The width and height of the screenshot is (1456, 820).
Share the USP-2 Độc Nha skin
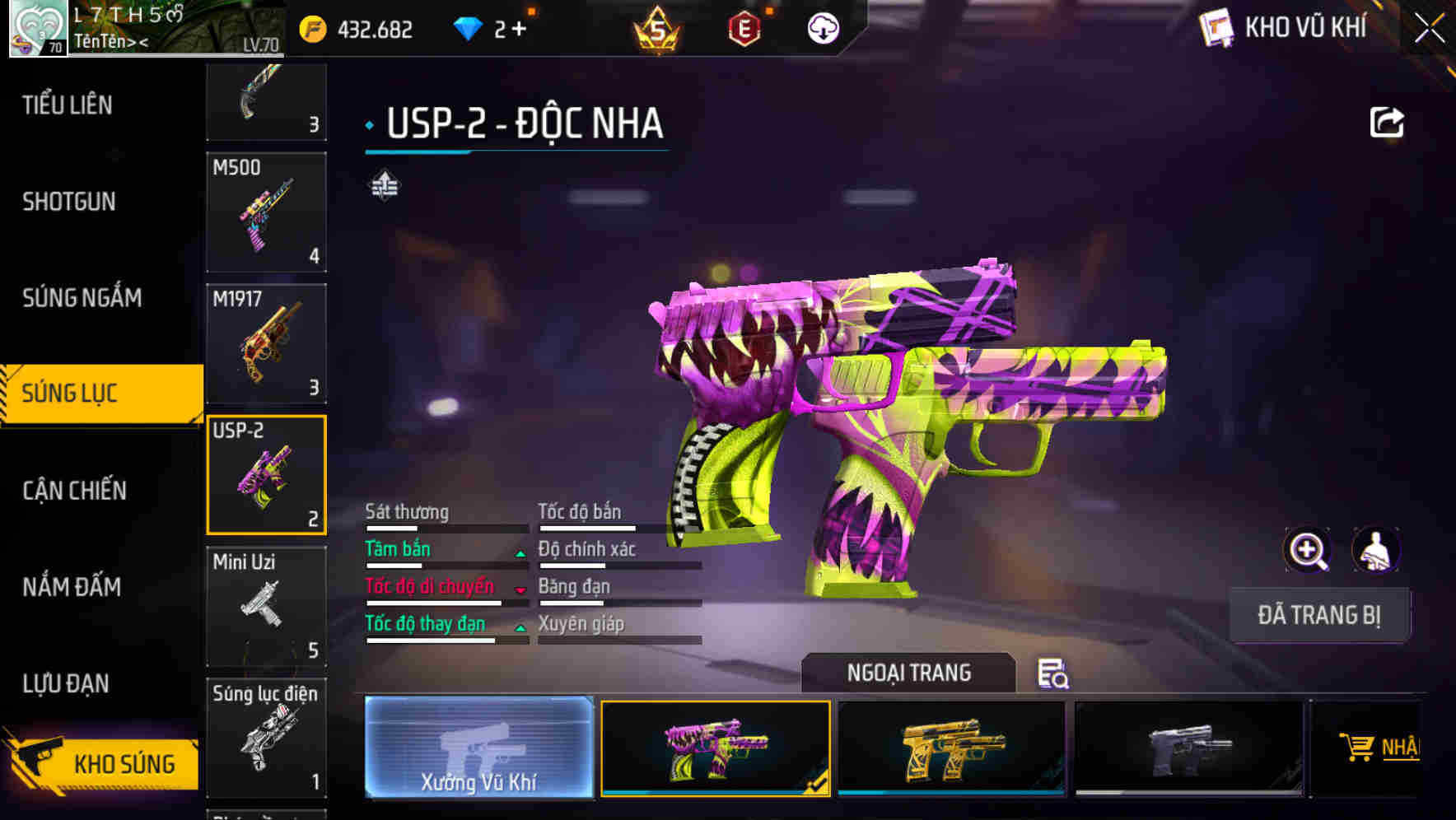(x=1388, y=122)
